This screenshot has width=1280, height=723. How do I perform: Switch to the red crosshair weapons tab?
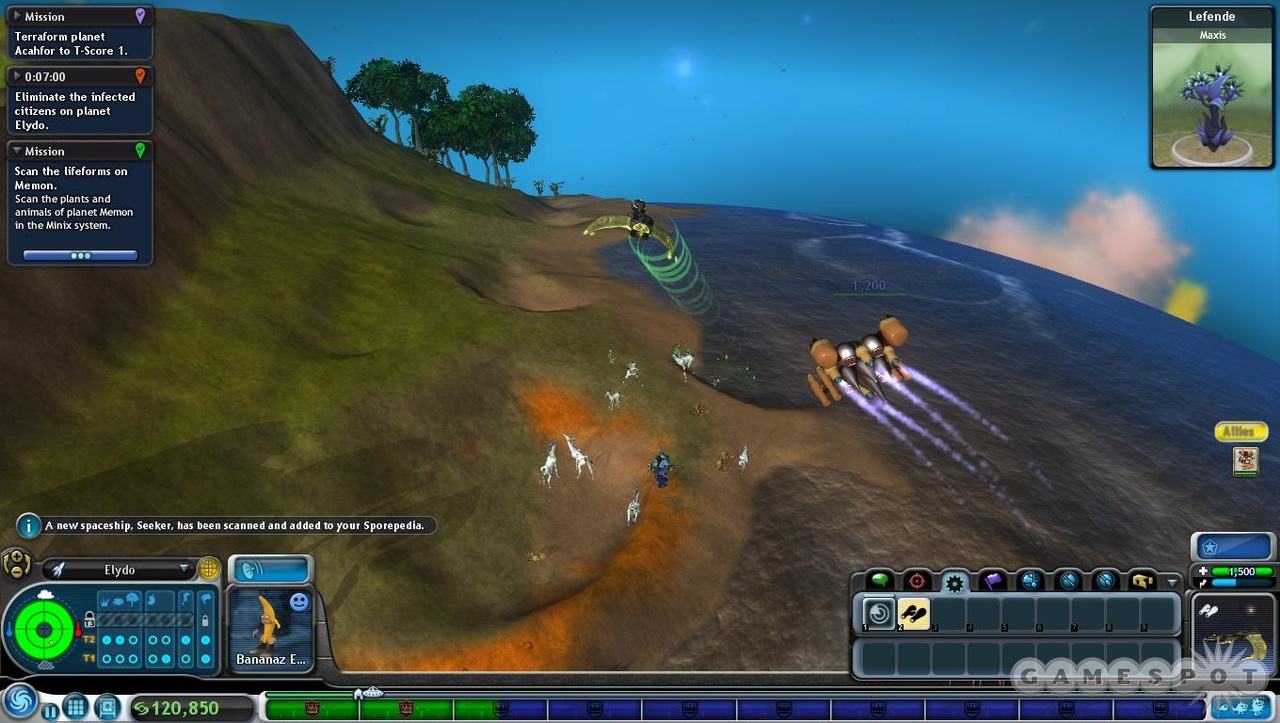pos(917,581)
